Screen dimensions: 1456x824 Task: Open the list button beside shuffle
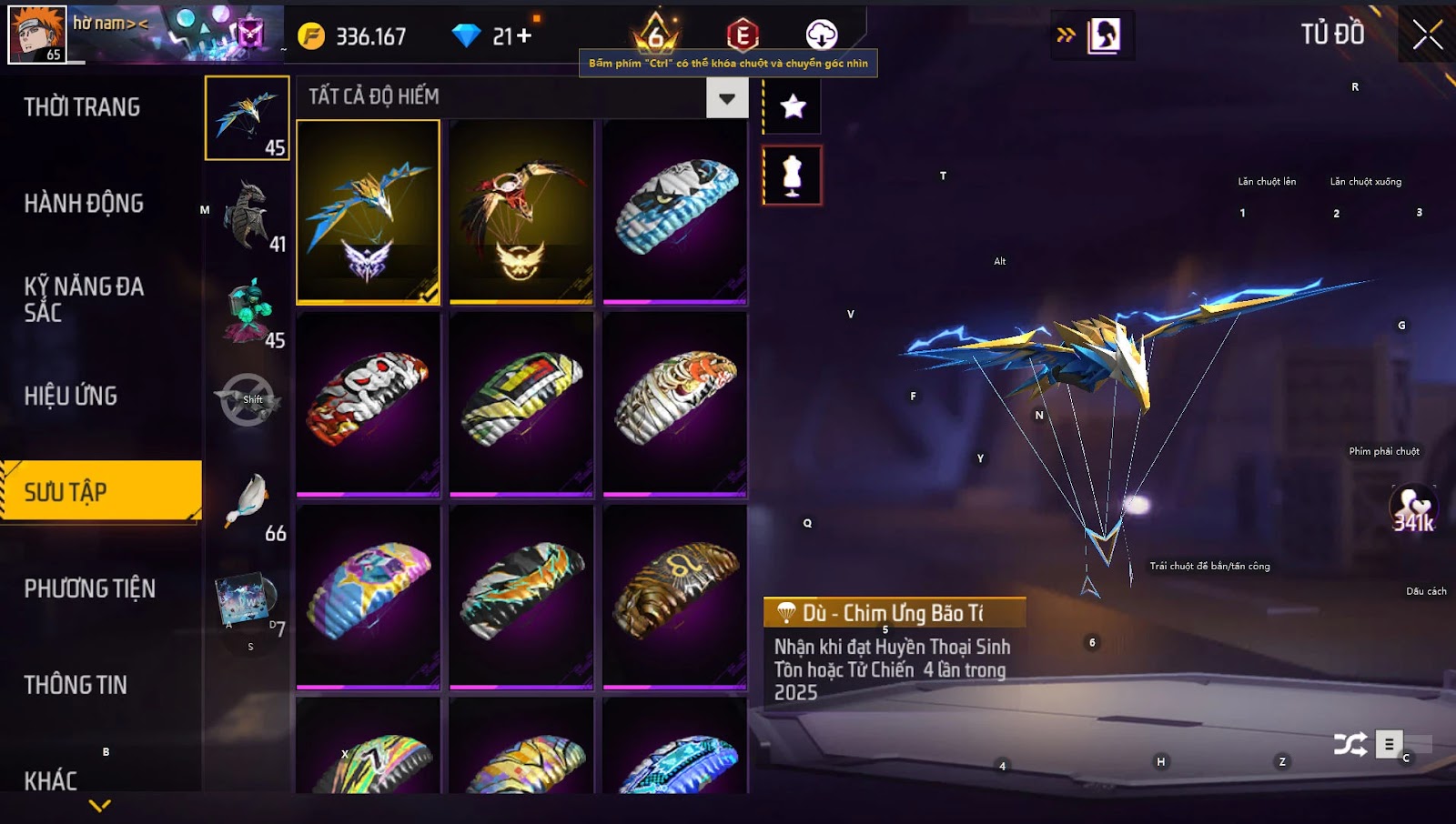1389,745
